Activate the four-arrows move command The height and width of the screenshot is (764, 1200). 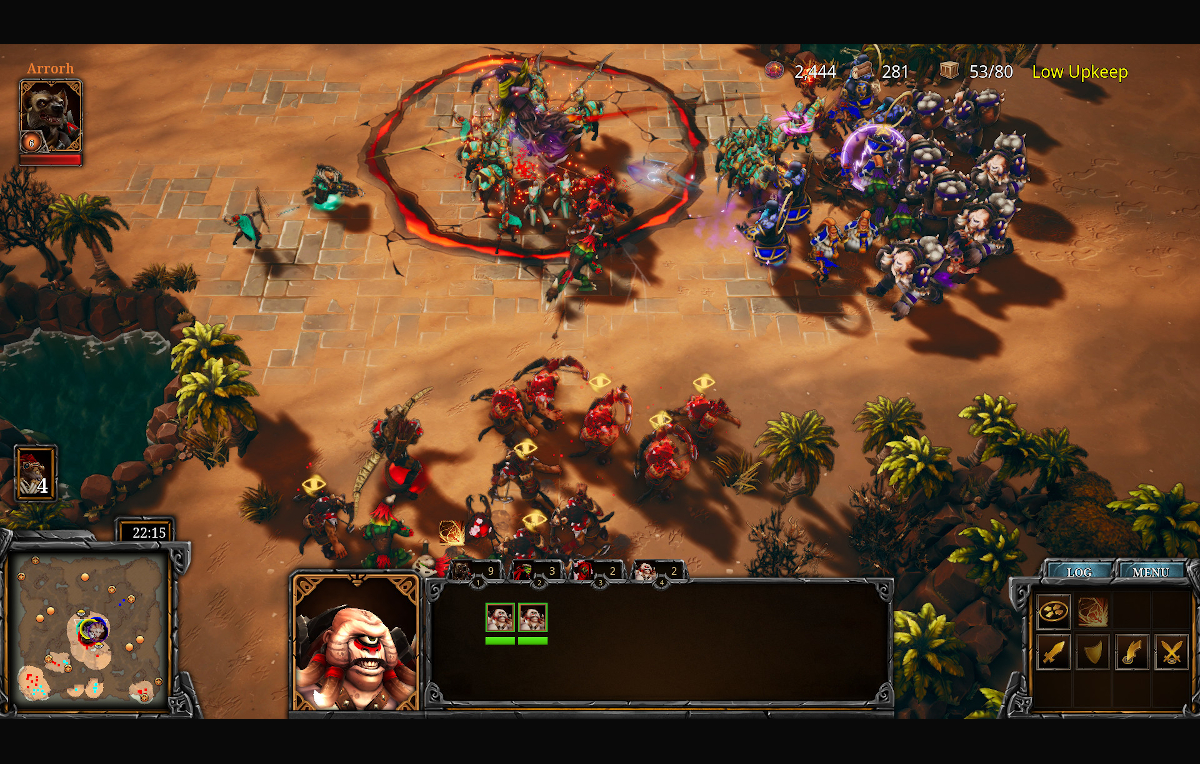click(x=1053, y=611)
